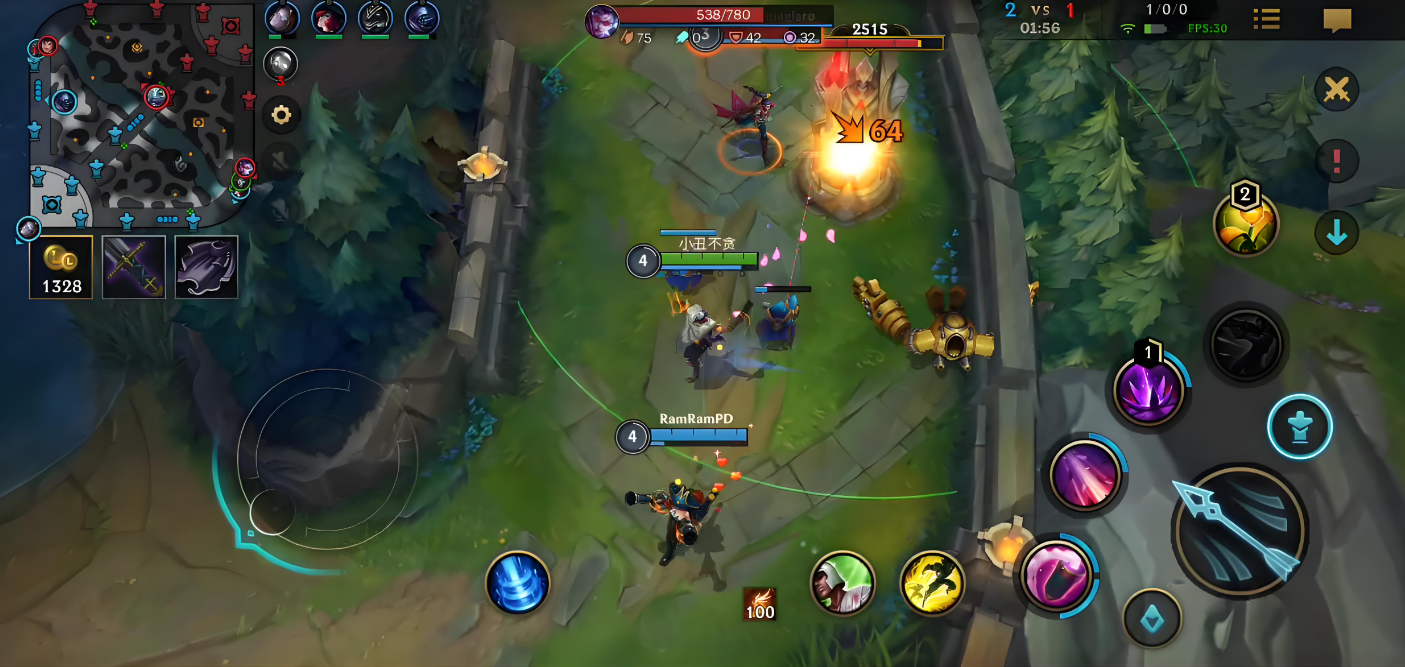
Task: Tap the blue down-arrow button
Action: [1337, 233]
